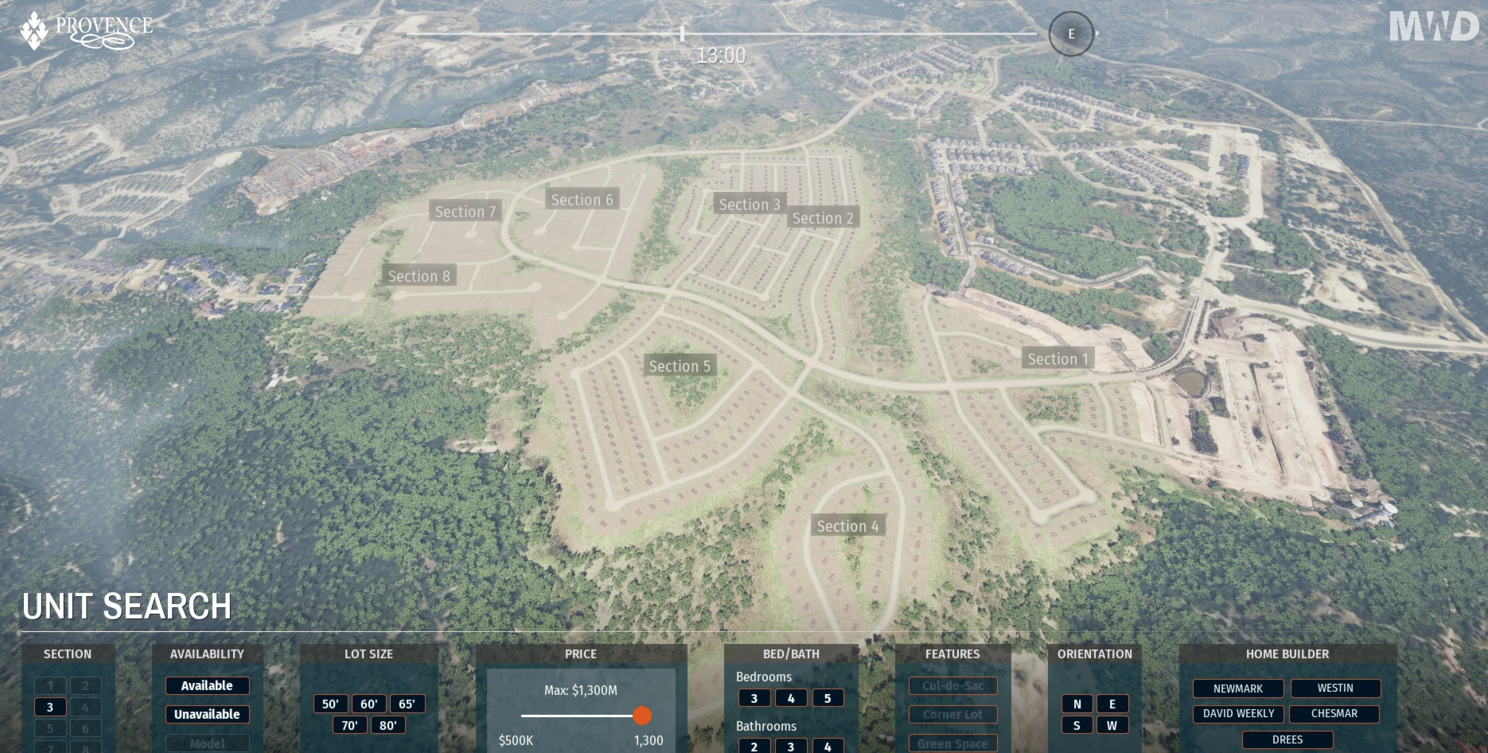Toggle the Unavailable filter
The height and width of the screenshot is (753, 1488).
tap(207, 714)
